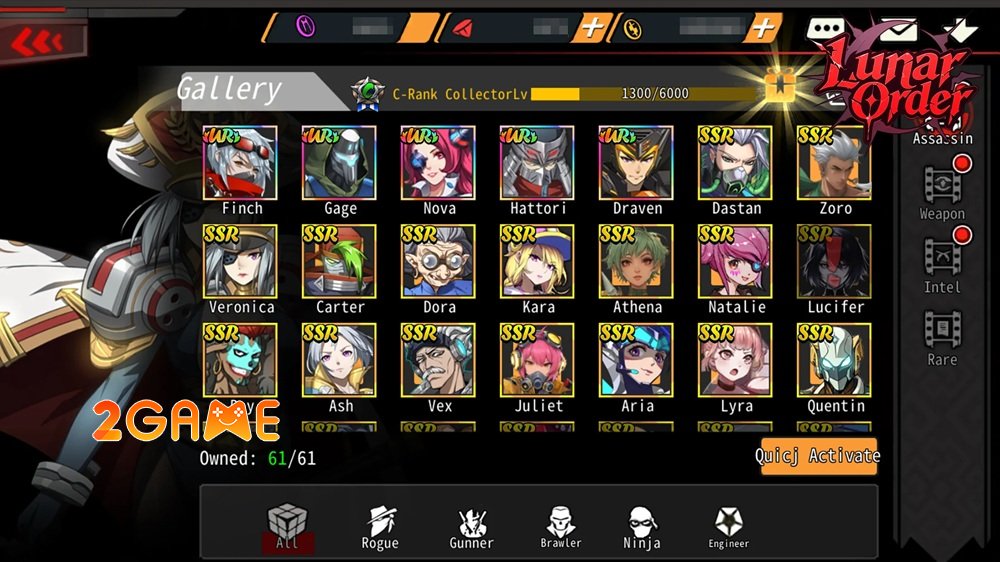Screen dimensions: 1000x562
Task: View Zoro's character portrait
Action: pos(834,163)
